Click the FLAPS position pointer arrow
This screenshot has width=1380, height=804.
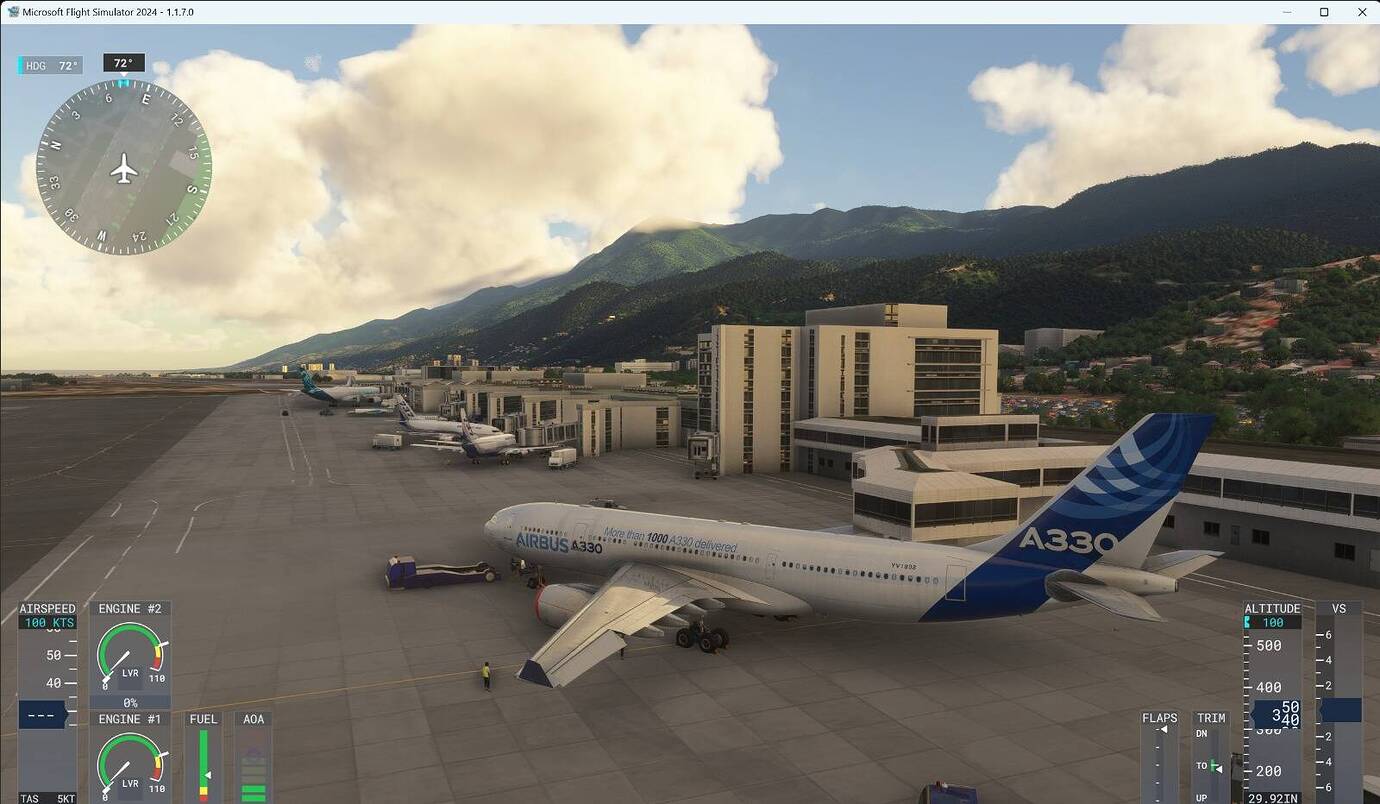pos(1163,730)
